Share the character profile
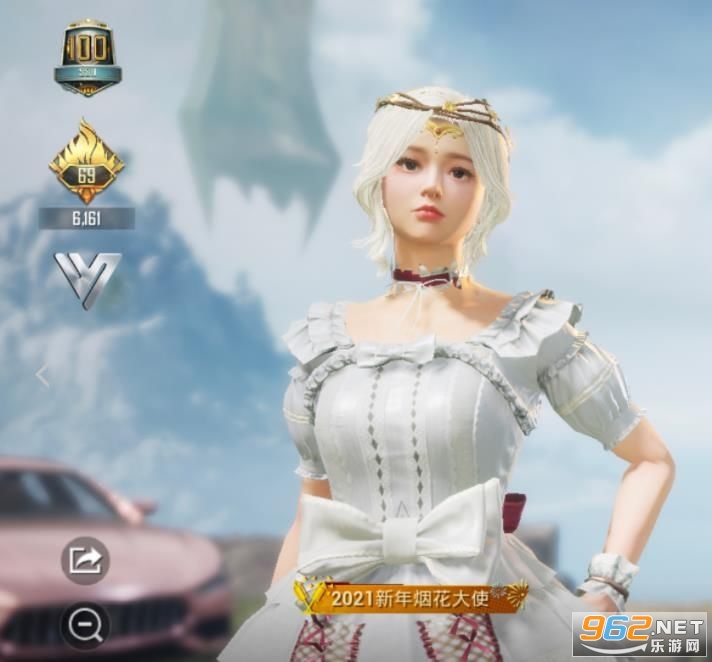 (x=85, y=560)
